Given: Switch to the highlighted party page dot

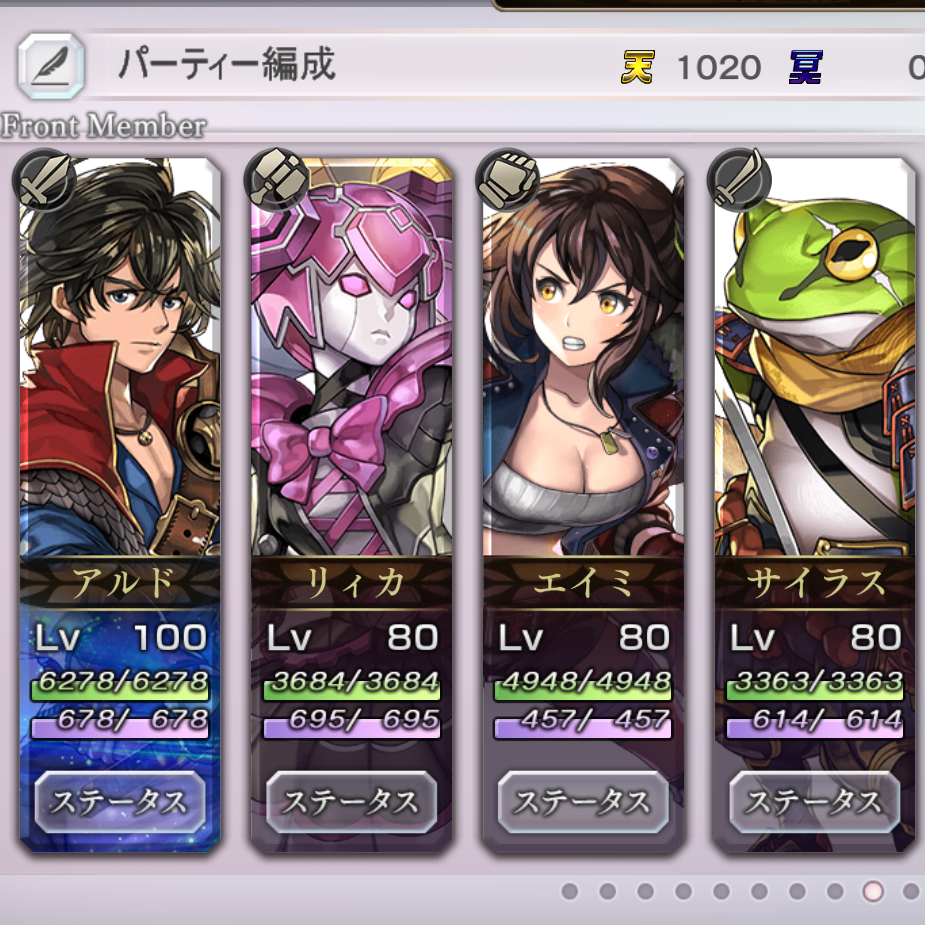Looking at the screenshot, I should coord(873,890).
